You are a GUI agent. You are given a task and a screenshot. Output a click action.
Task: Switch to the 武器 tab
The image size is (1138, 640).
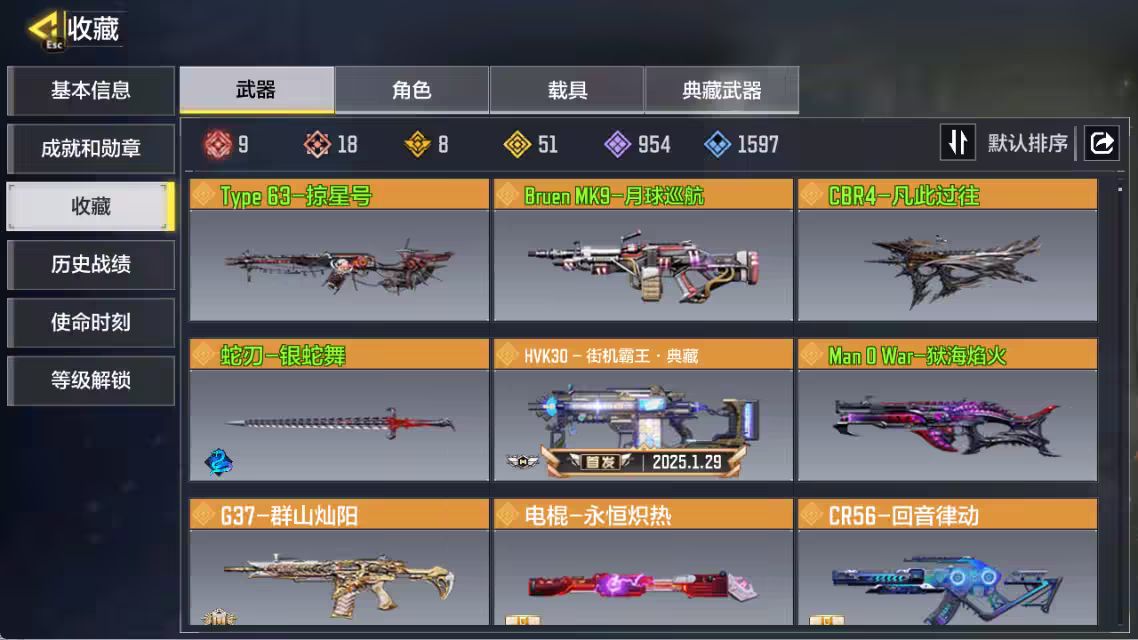pos(256,91)
